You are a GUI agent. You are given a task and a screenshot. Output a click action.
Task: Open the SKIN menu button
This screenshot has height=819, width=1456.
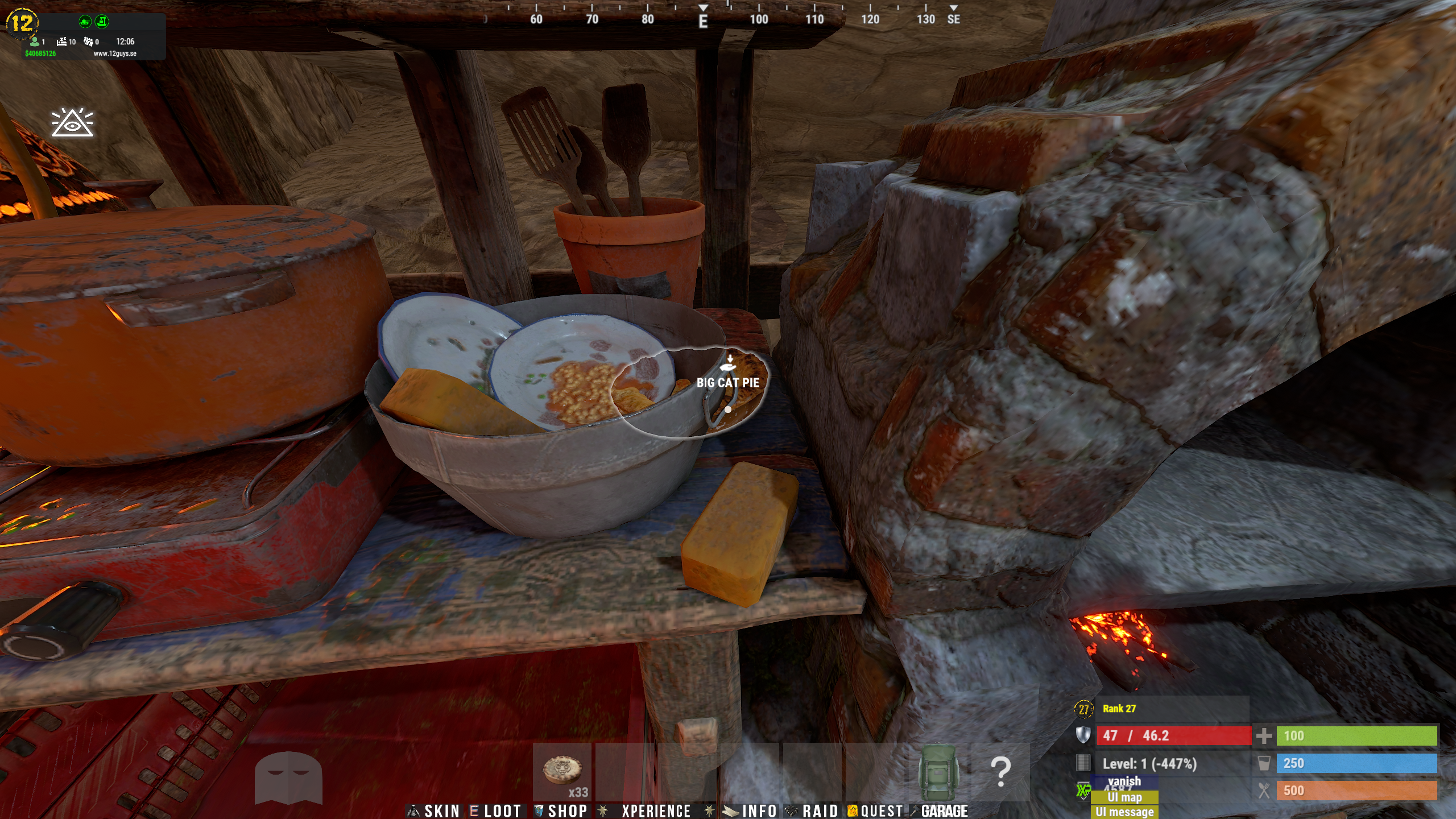(x=435, y=810)
